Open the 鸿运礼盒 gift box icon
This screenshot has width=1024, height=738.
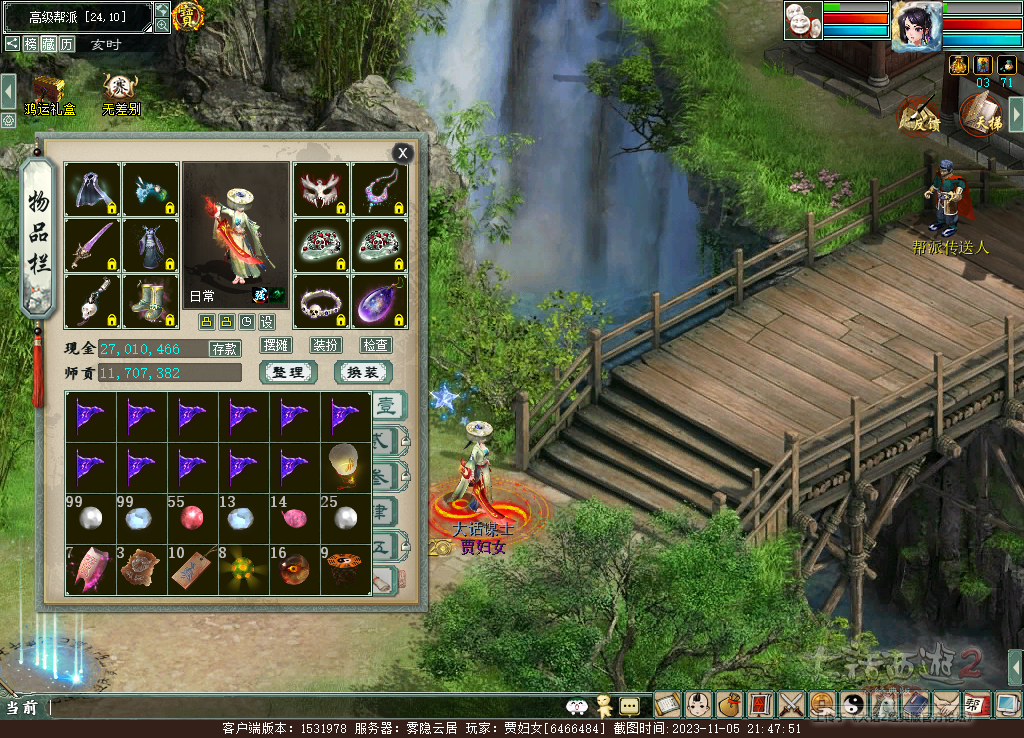pyautogui.click(x=49, y=93)
